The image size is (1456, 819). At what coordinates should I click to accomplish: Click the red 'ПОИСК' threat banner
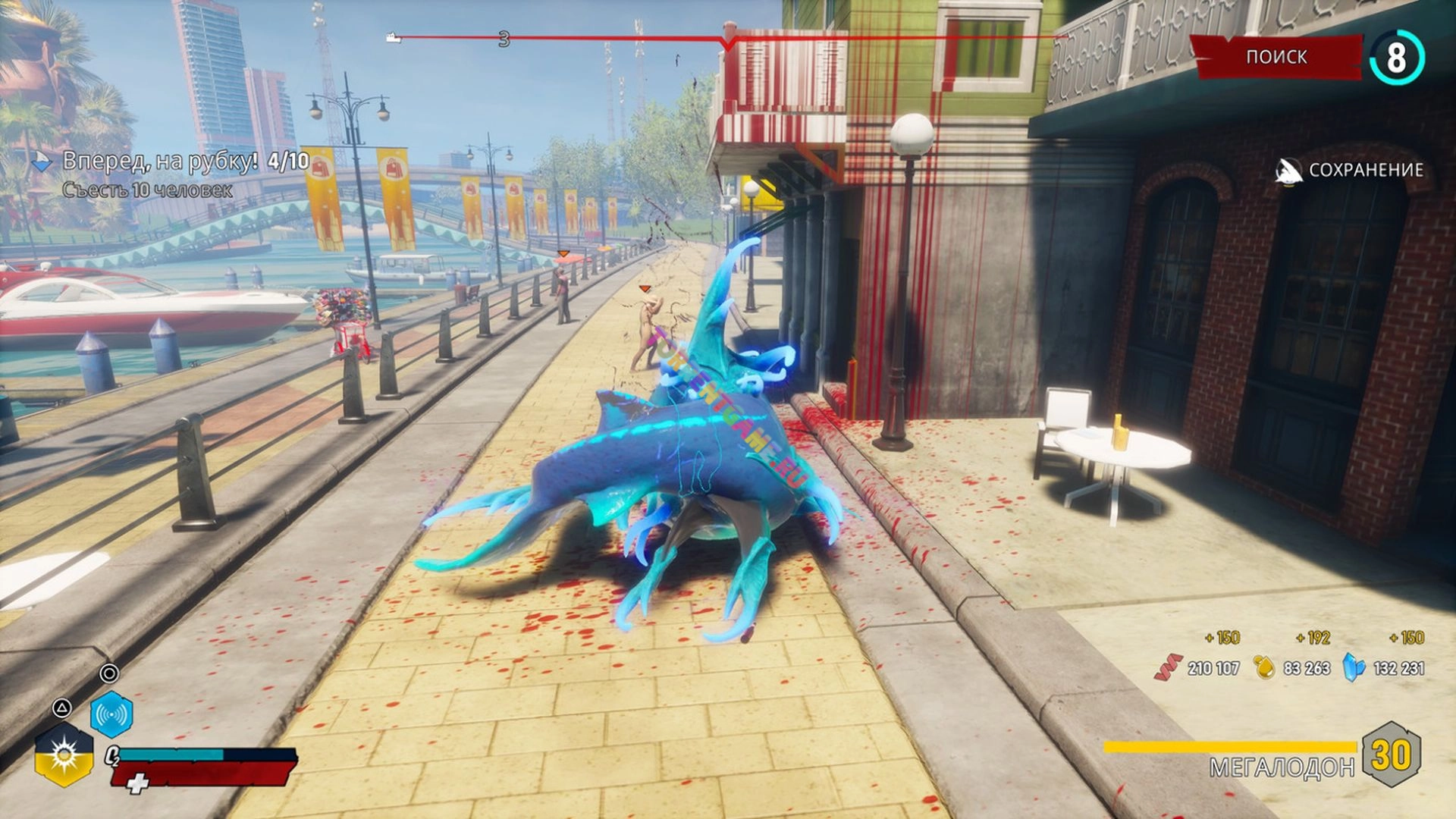tap(1277, 57)
